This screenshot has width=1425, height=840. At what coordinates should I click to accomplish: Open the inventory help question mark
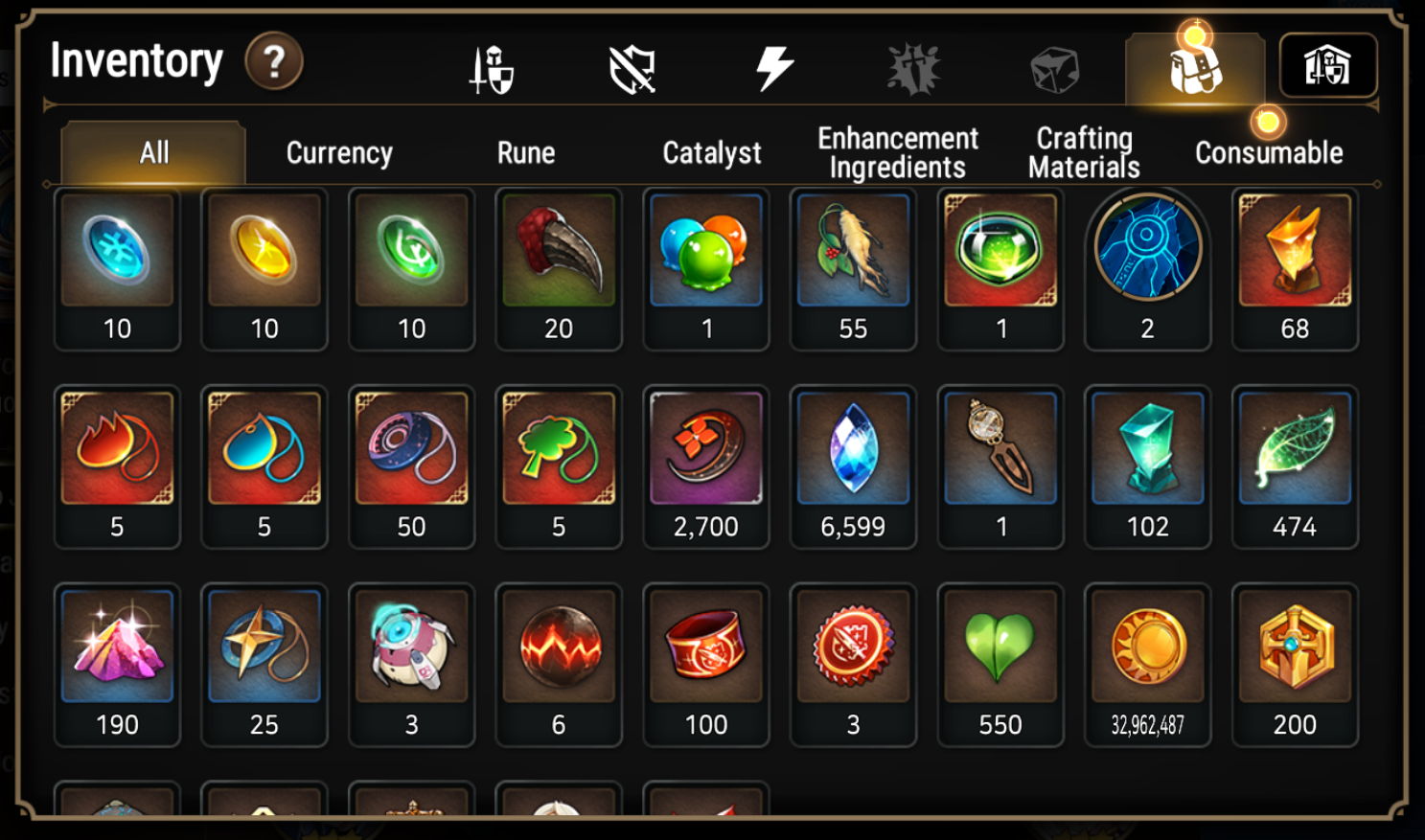click(x=274, y=62)
